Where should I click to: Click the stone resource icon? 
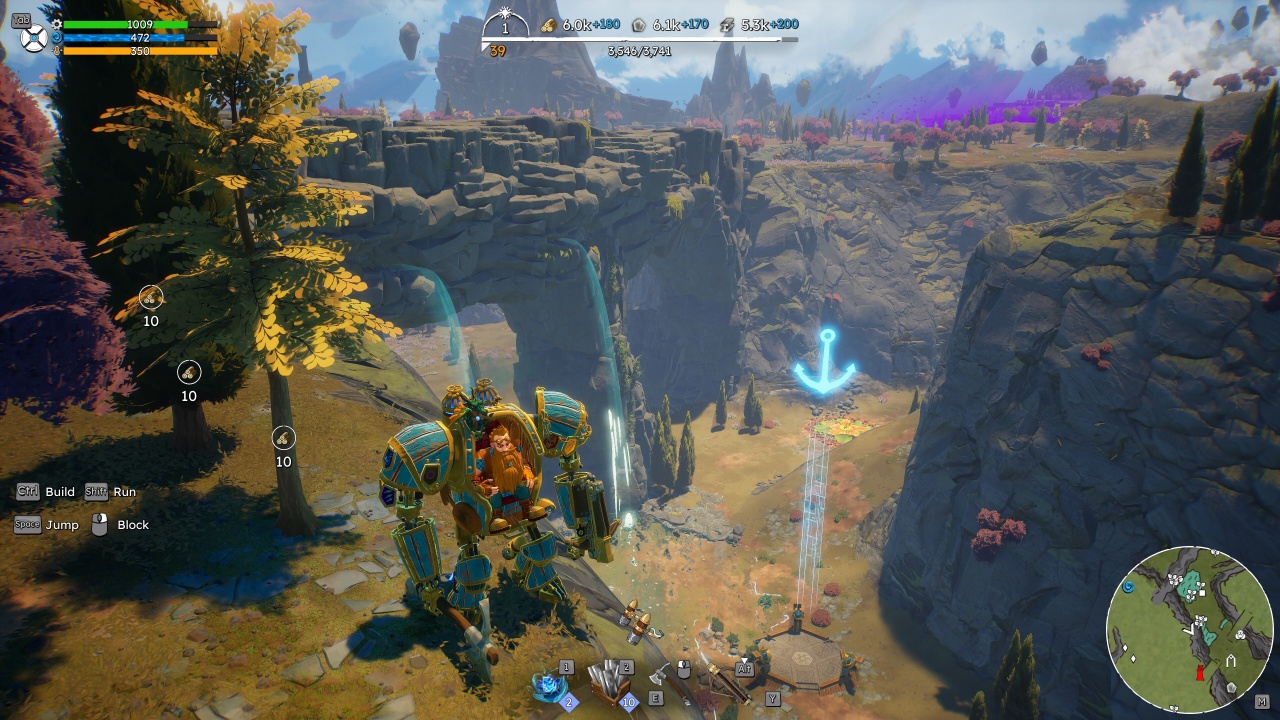tap(639, 25)
